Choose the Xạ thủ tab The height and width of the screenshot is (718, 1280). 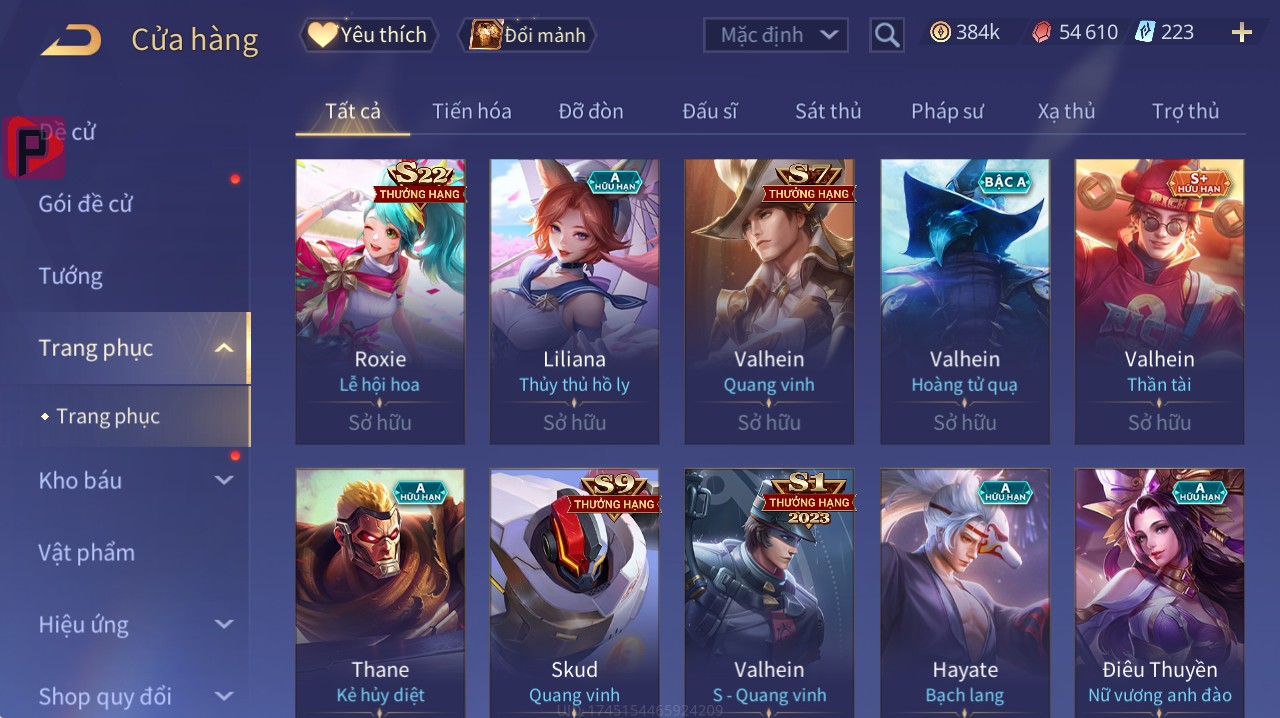pyautogui.click(x=1066, y=111)
